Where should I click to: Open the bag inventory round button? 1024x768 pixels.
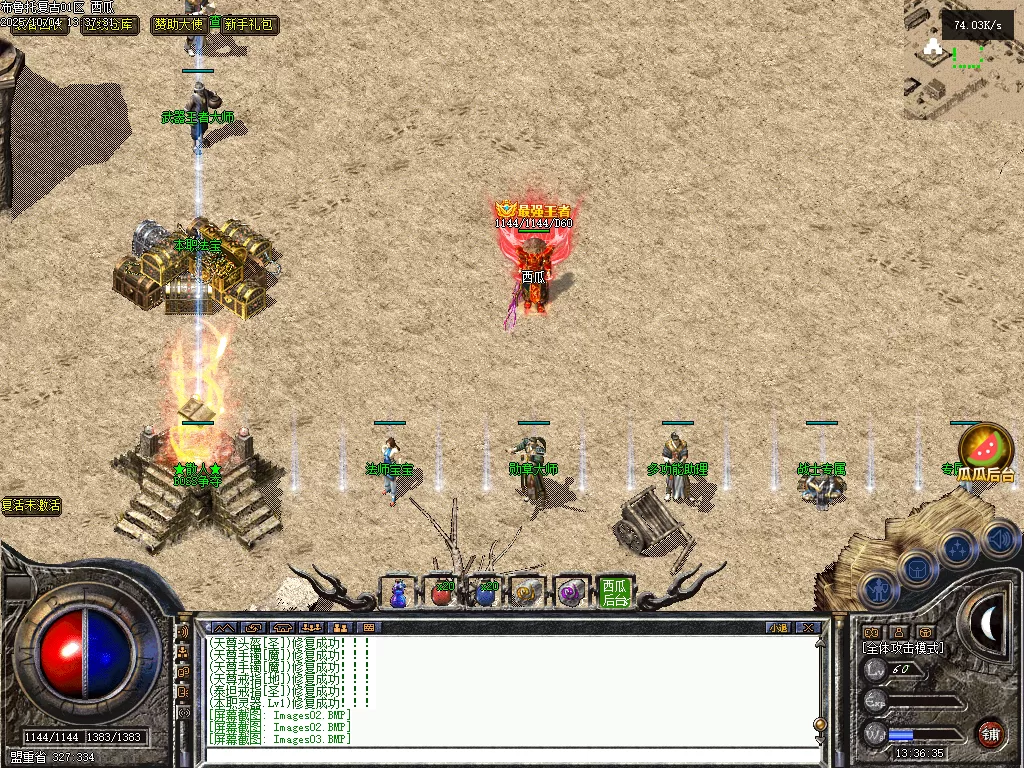coord(916,570)
